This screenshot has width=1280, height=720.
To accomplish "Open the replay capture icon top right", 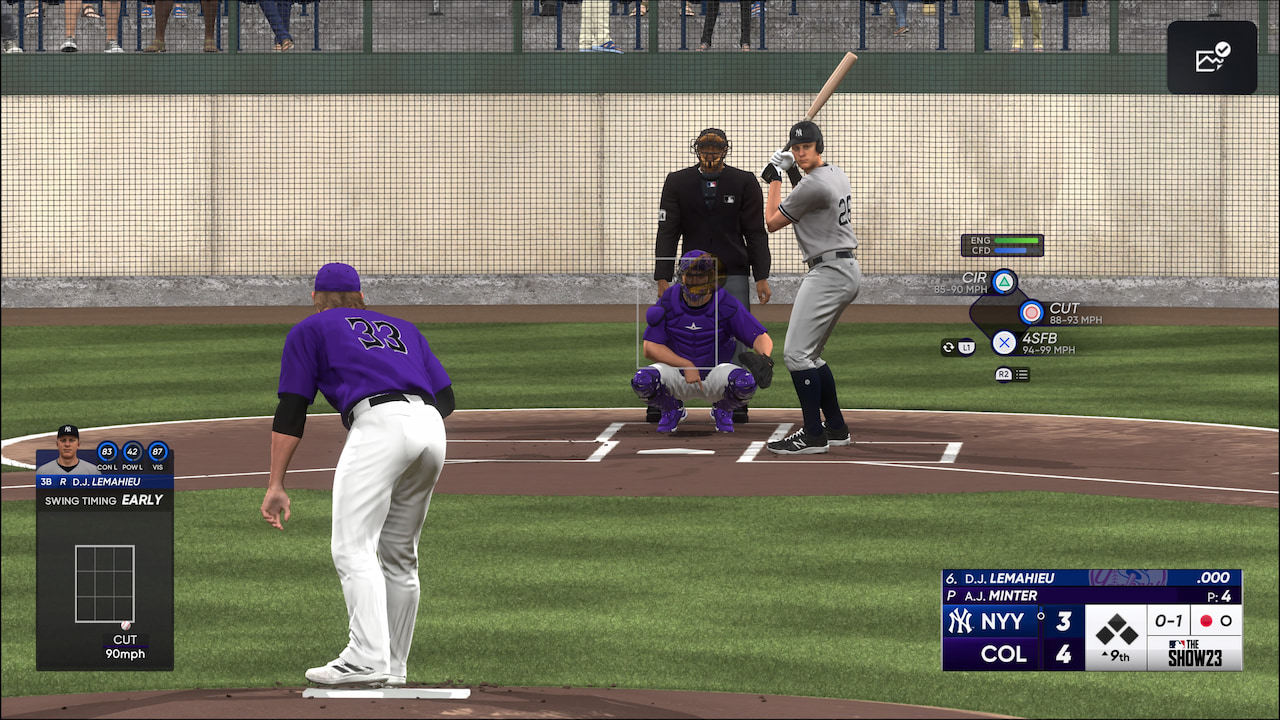I will pyautogui.click(x=1211, y=57).
